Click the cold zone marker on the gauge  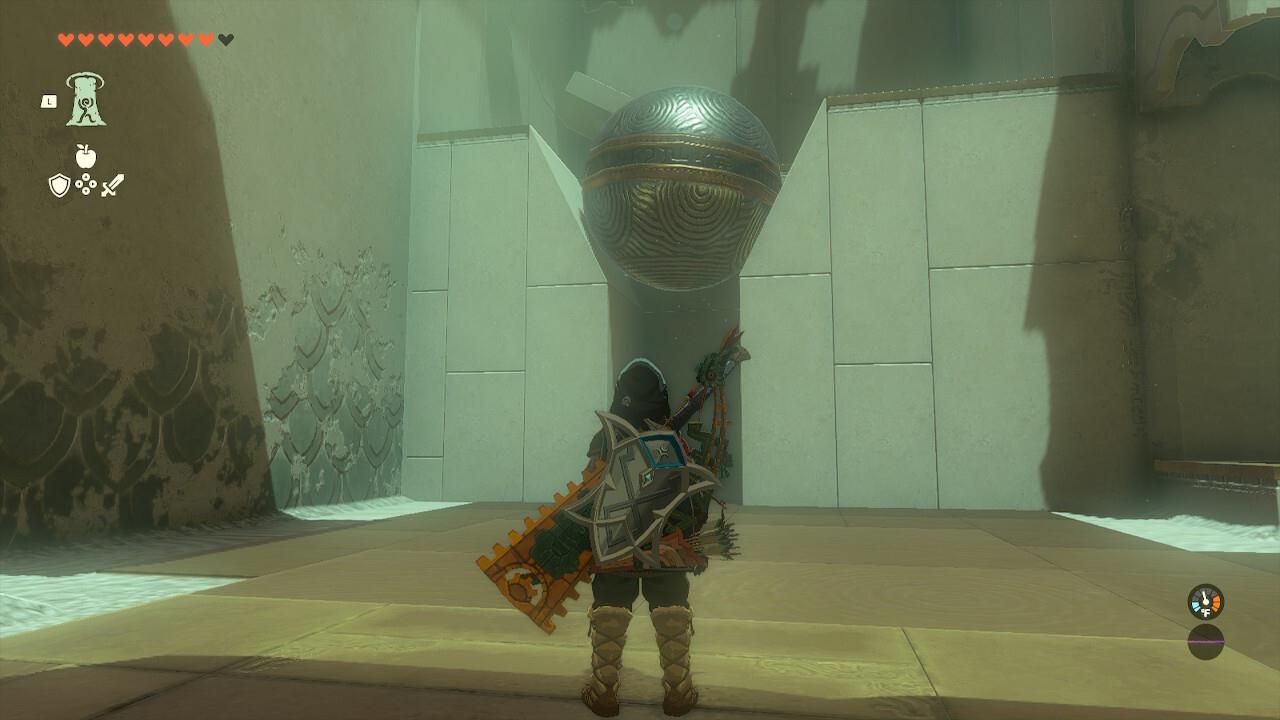coord(1196,606)
